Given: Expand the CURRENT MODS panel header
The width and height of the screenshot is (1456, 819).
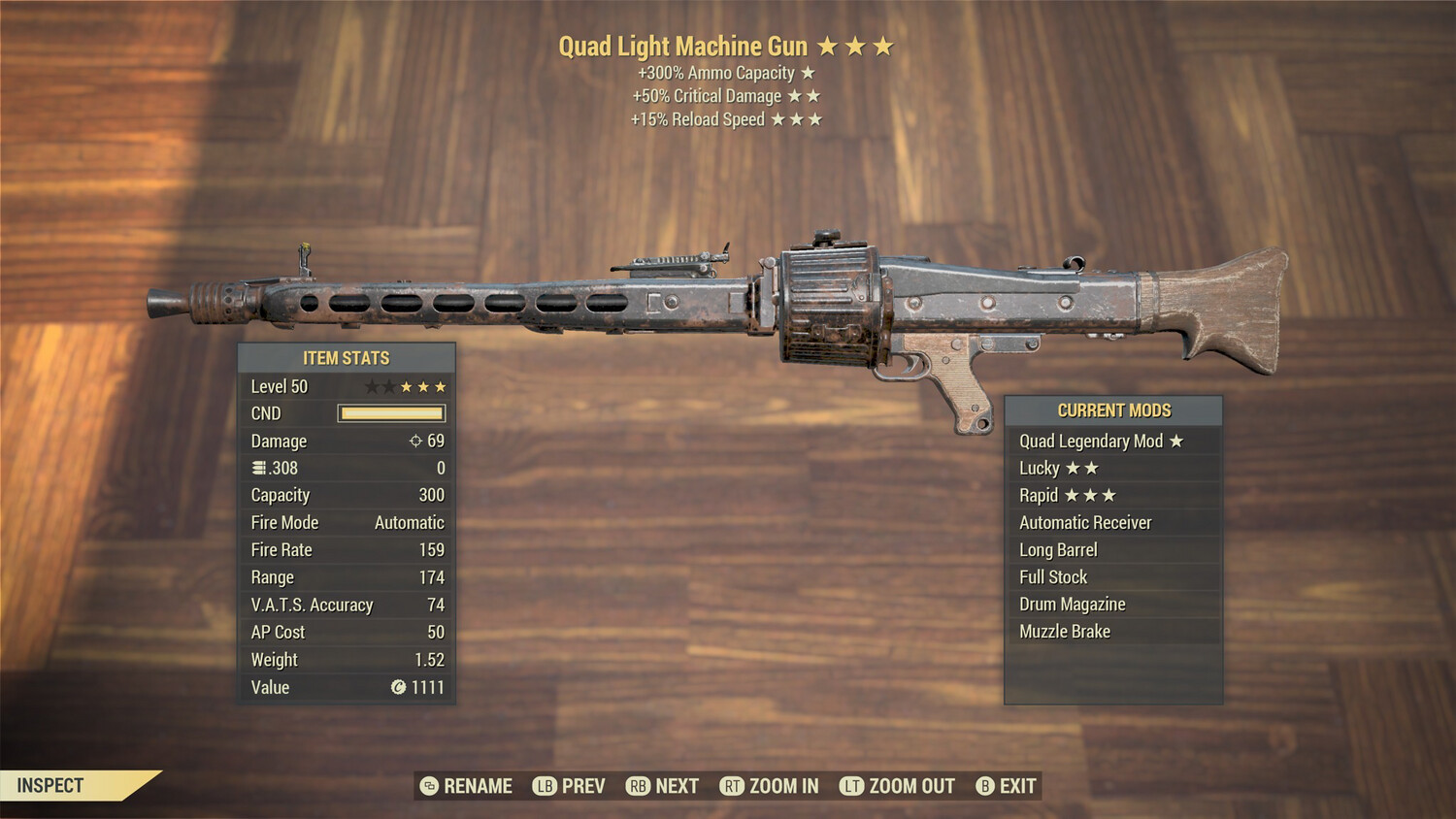Looking at the screenshot, I should pyautogui.click(x=1113, y=409).
